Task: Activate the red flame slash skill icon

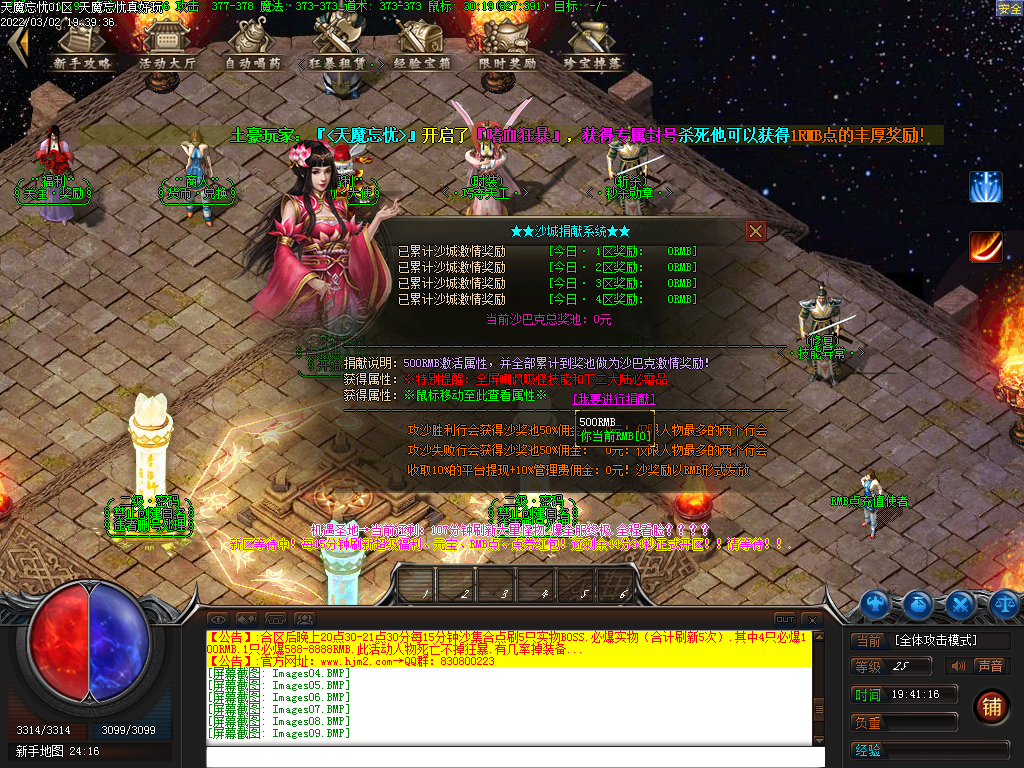Action: (985, 246)
